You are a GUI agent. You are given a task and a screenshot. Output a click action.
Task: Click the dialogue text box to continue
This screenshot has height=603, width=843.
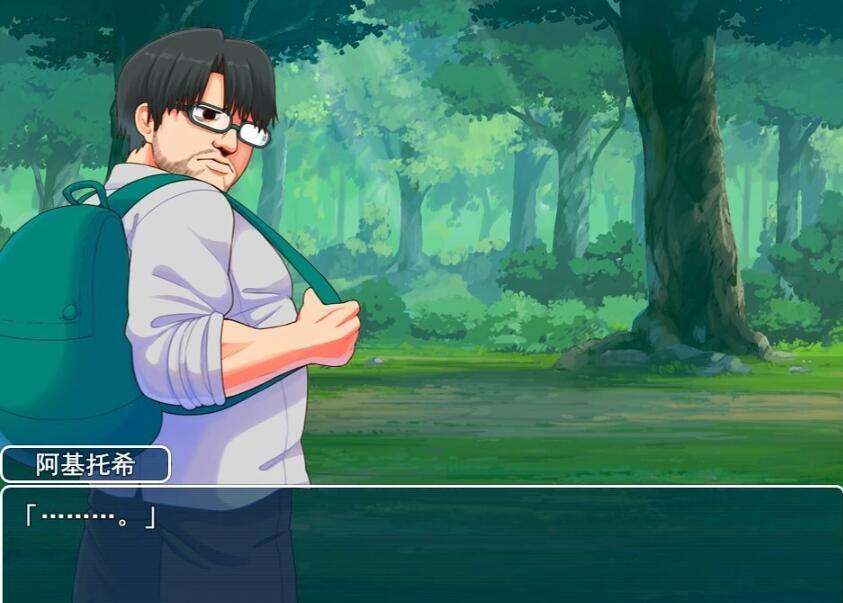(421, 543)
